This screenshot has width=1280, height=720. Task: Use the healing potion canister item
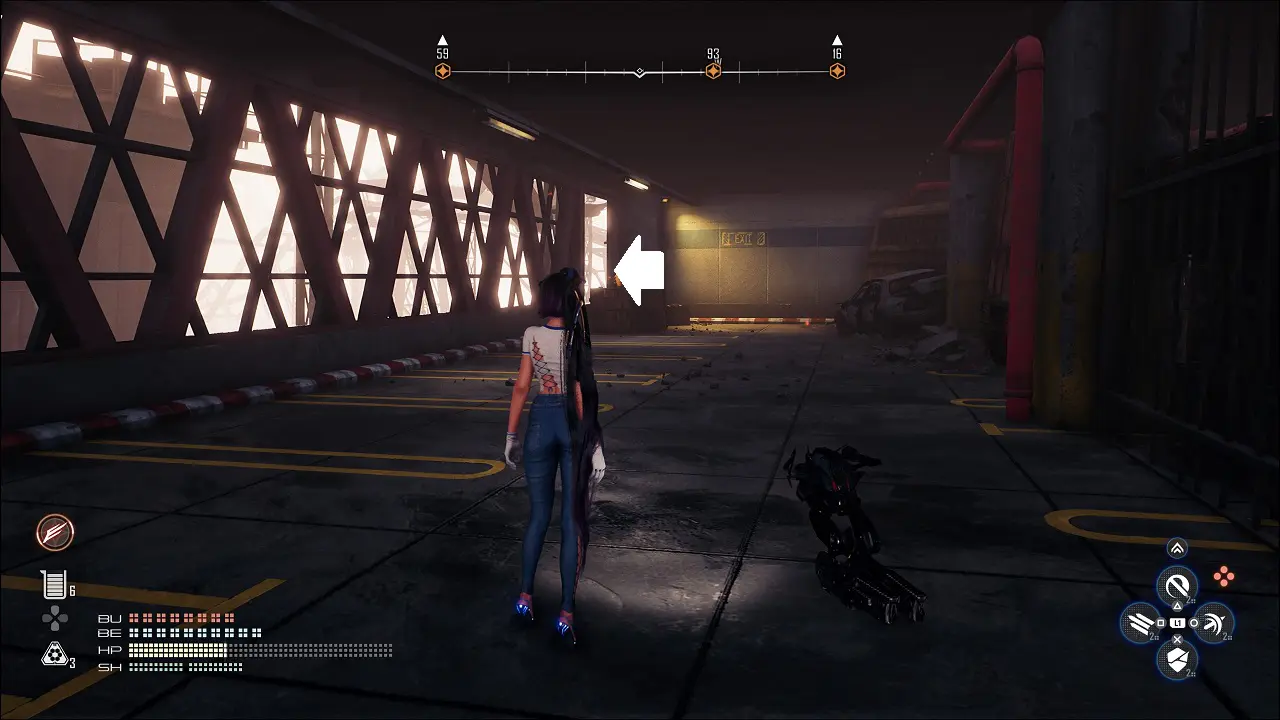coord(53,584)
